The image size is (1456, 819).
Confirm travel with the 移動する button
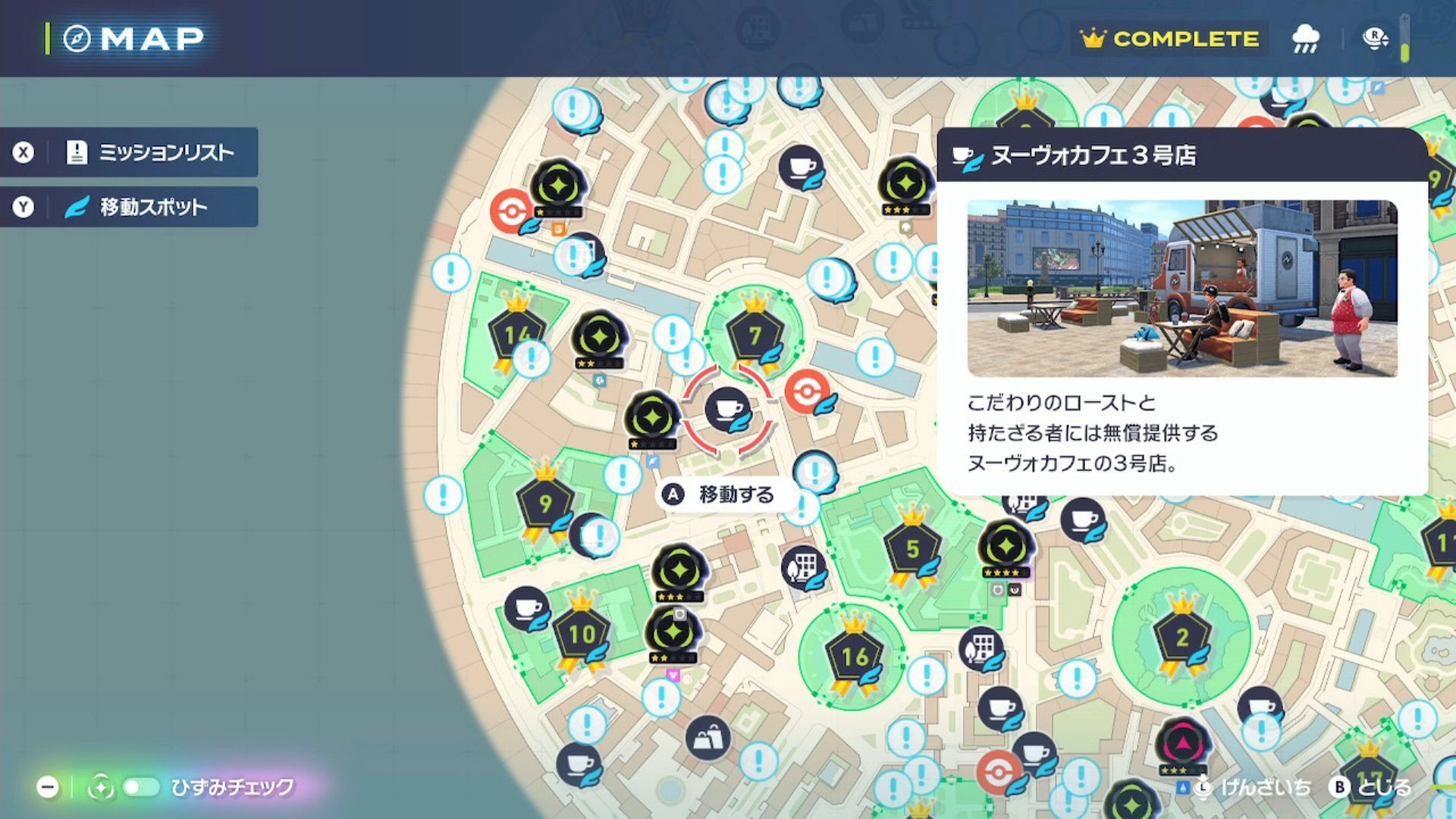720,494
